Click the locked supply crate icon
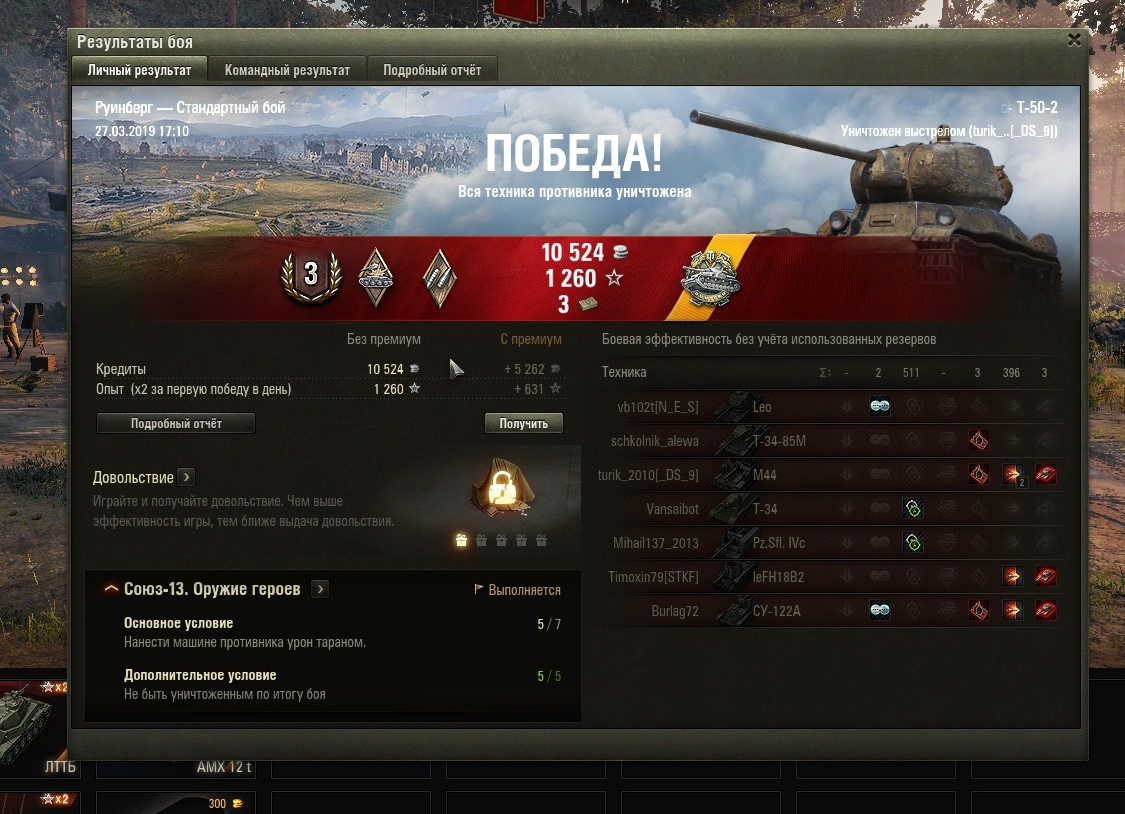Image resolution: width=1125 pixels, height=814 pixels. pyautogui.click(x=499, y=489)
